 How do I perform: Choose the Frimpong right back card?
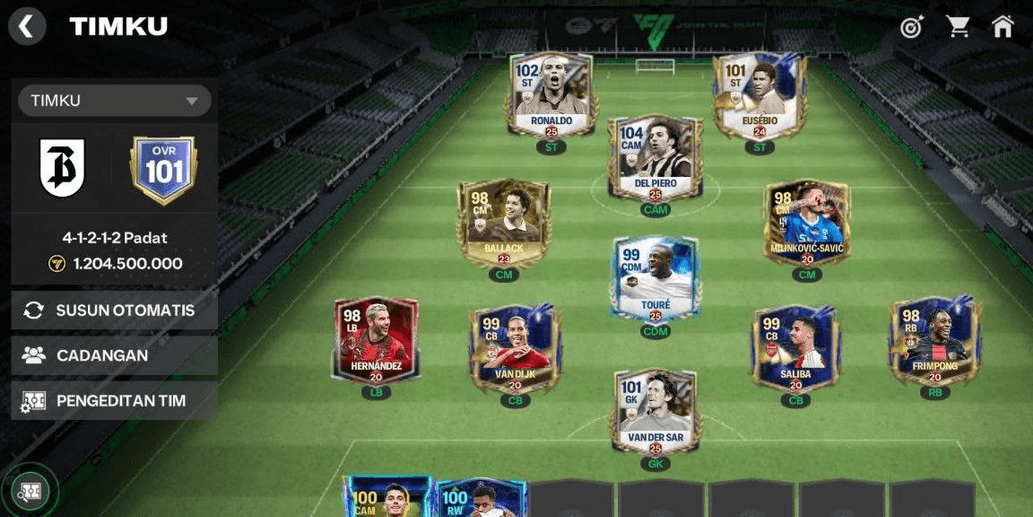pos(934,340)
